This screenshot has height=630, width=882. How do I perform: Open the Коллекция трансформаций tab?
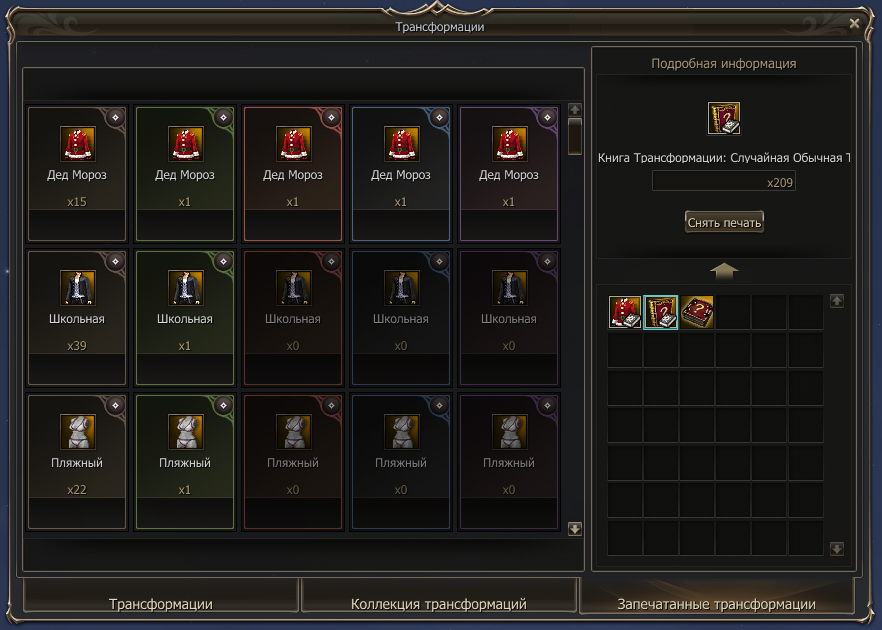pyautogui.click(x=439, y=604)
